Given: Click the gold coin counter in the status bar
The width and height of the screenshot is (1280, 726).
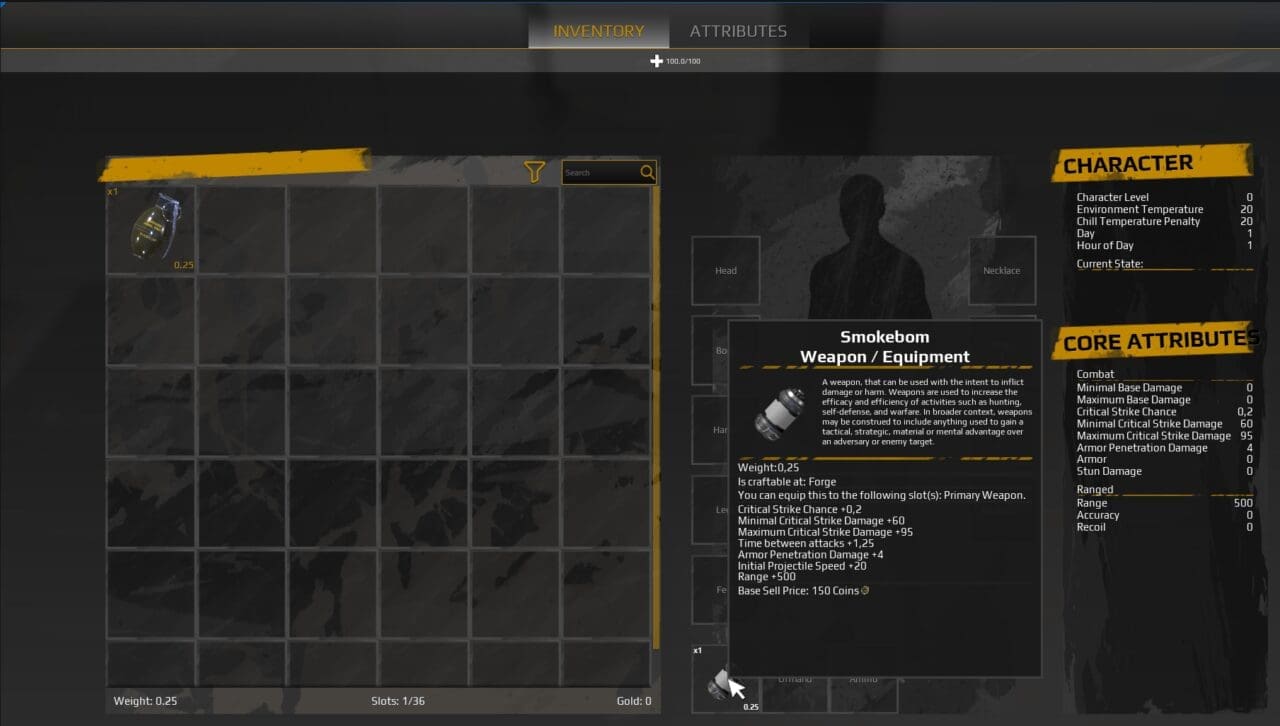Looking at the screenshot, I should pos(634,701).
